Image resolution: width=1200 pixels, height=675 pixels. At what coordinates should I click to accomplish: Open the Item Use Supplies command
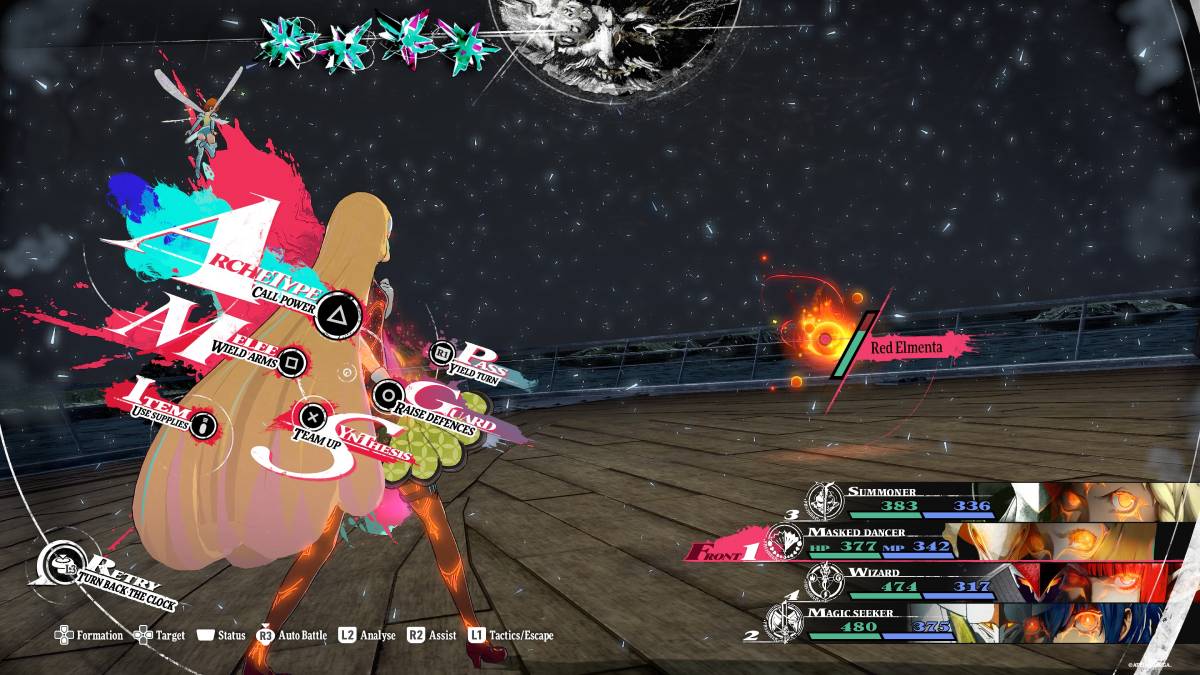204,425
